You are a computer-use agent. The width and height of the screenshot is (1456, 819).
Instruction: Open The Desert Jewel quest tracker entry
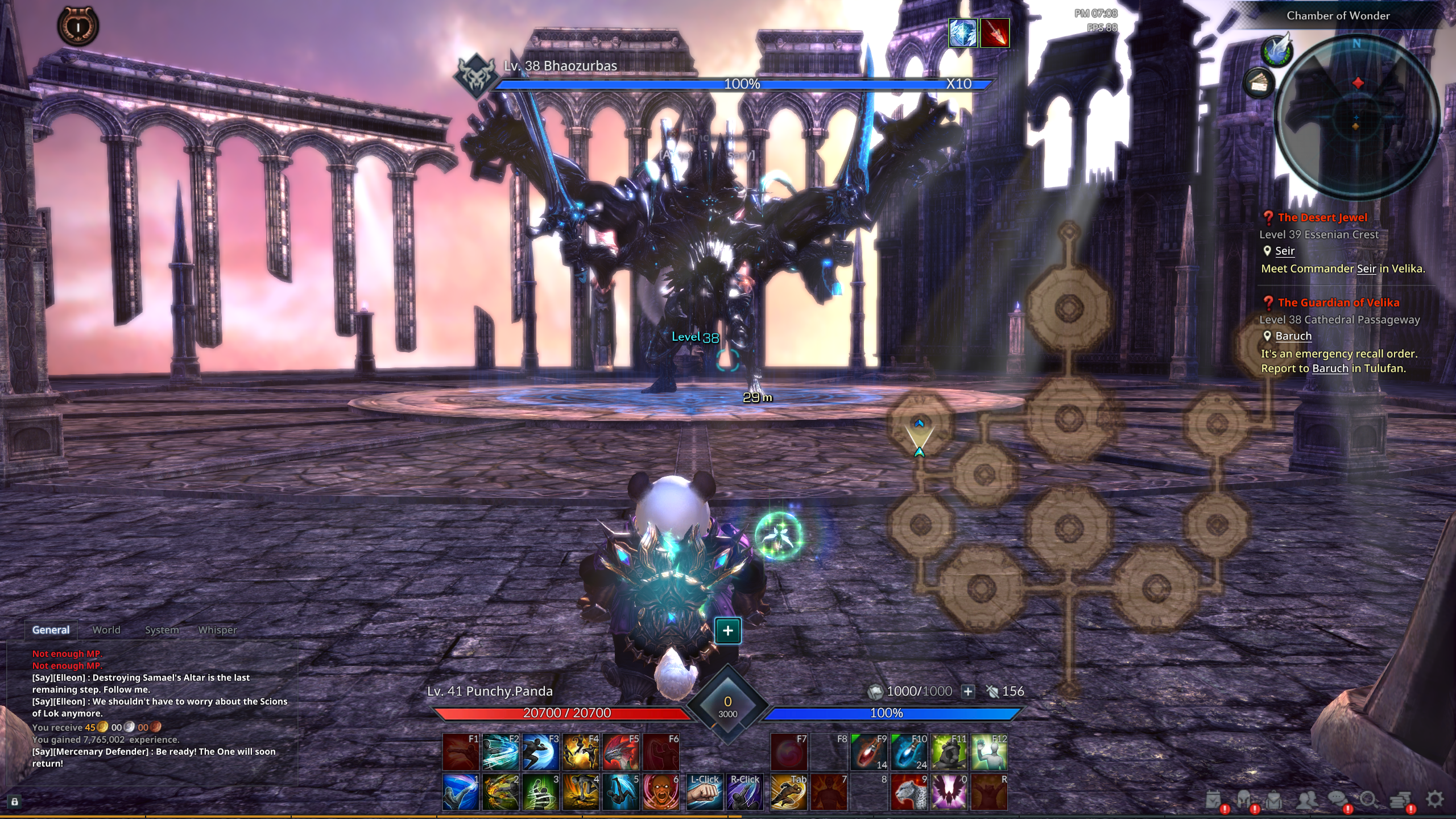[1322, 217]
